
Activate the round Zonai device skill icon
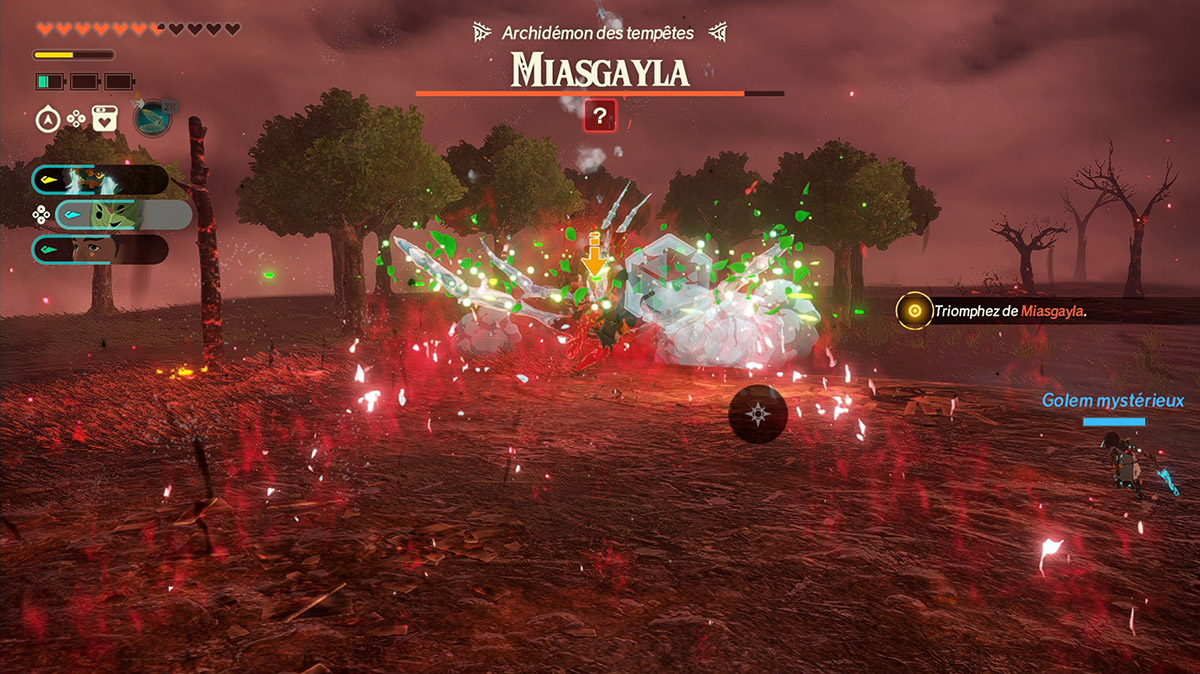tap(152, 118)
